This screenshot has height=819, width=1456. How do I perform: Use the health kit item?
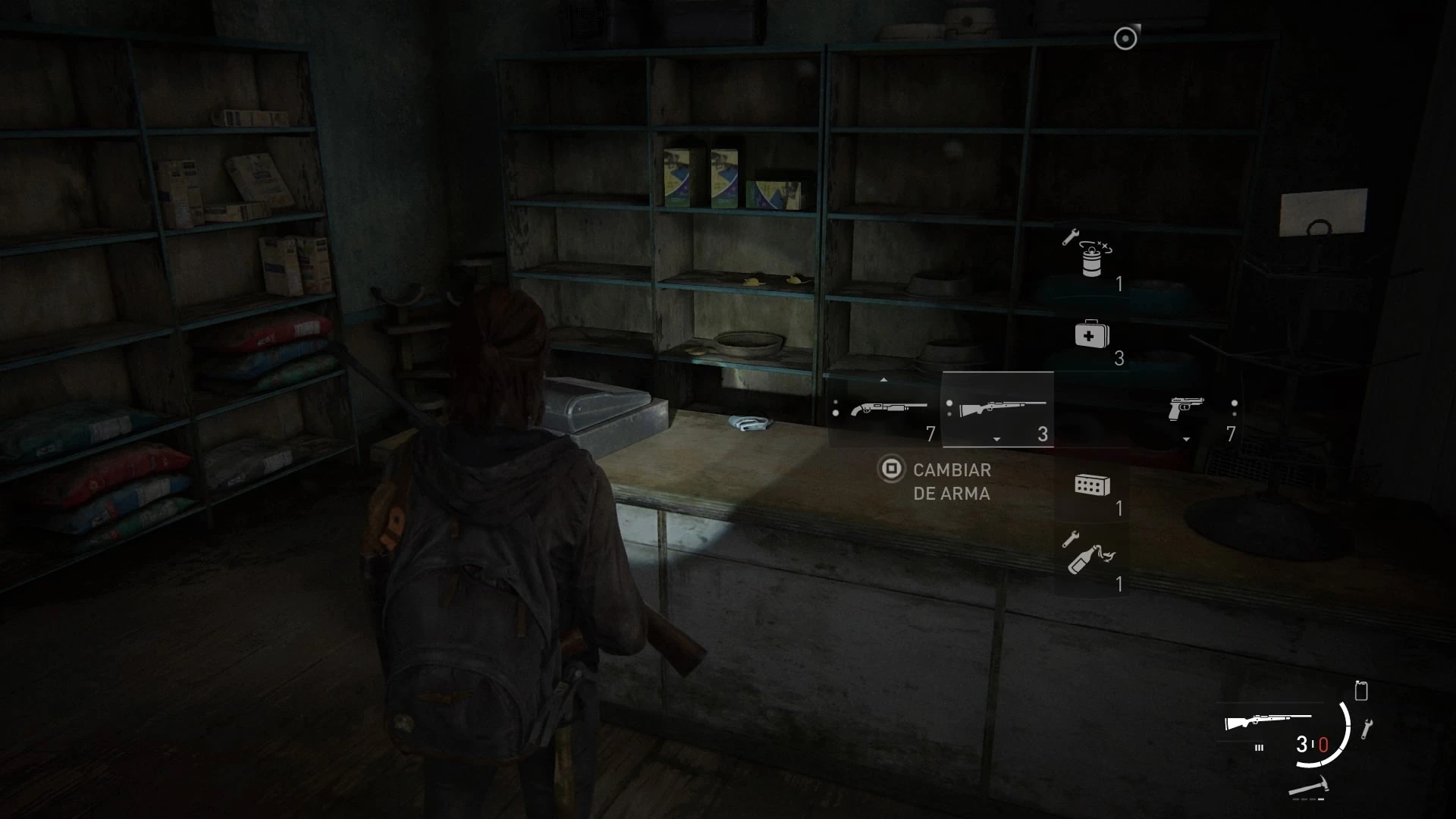click(x=1092, y=335)
